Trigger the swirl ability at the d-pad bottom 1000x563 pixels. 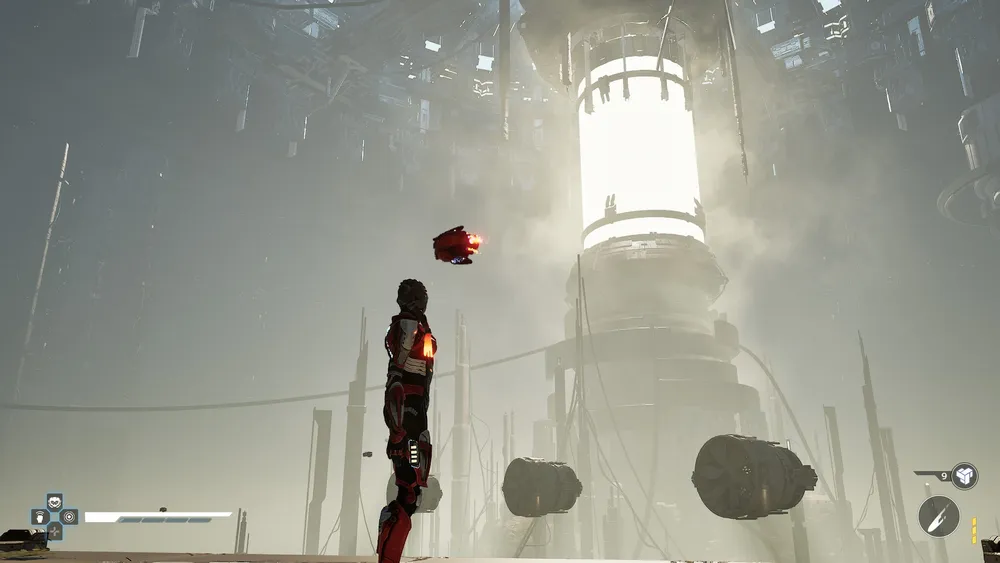click(54, 532)
